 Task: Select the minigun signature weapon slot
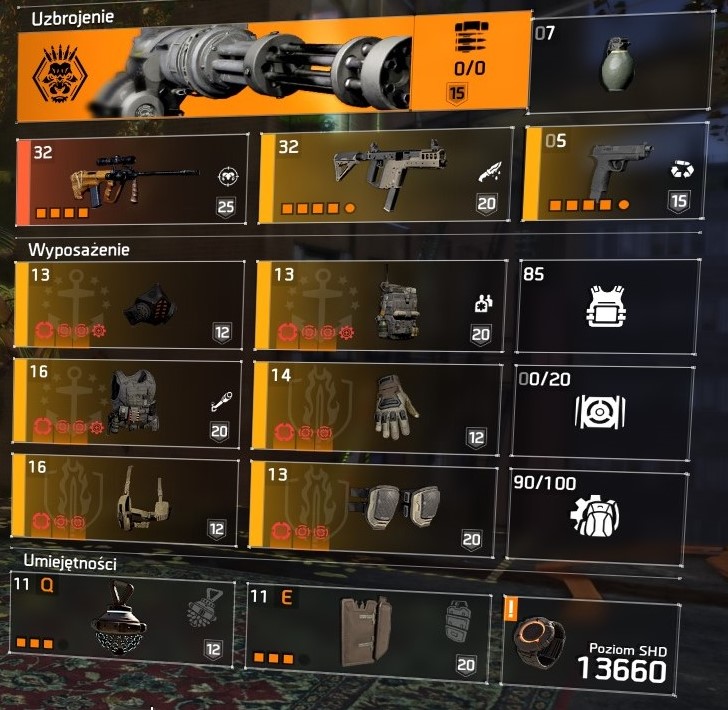click(x=270, y=62)
